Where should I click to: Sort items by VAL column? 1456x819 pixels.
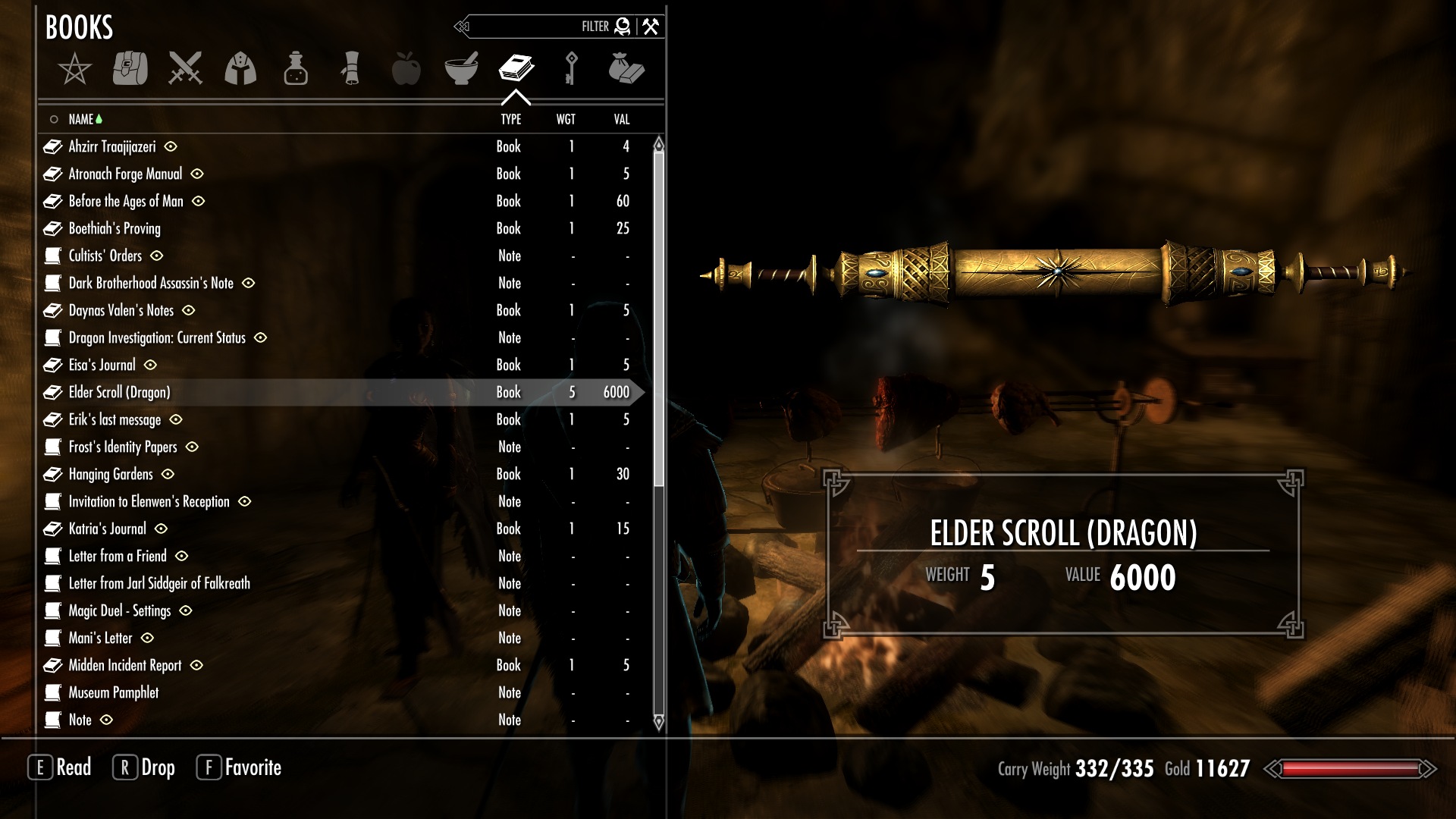622,119
